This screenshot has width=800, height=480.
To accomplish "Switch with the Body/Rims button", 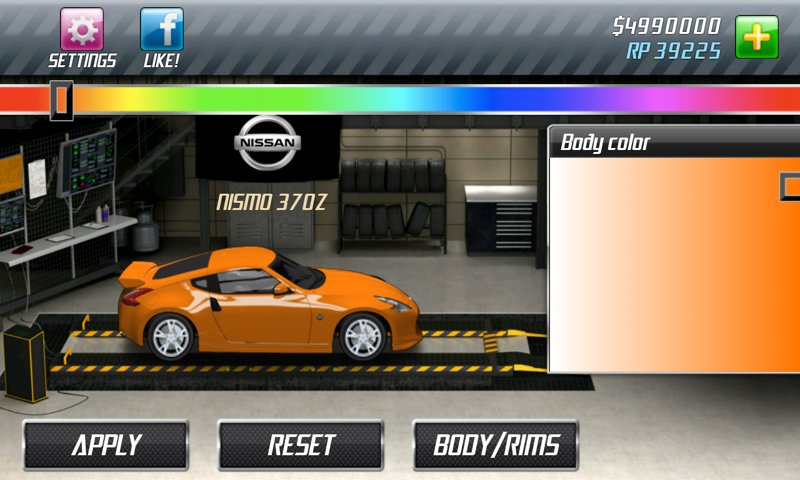I will (x=495, y=445).
